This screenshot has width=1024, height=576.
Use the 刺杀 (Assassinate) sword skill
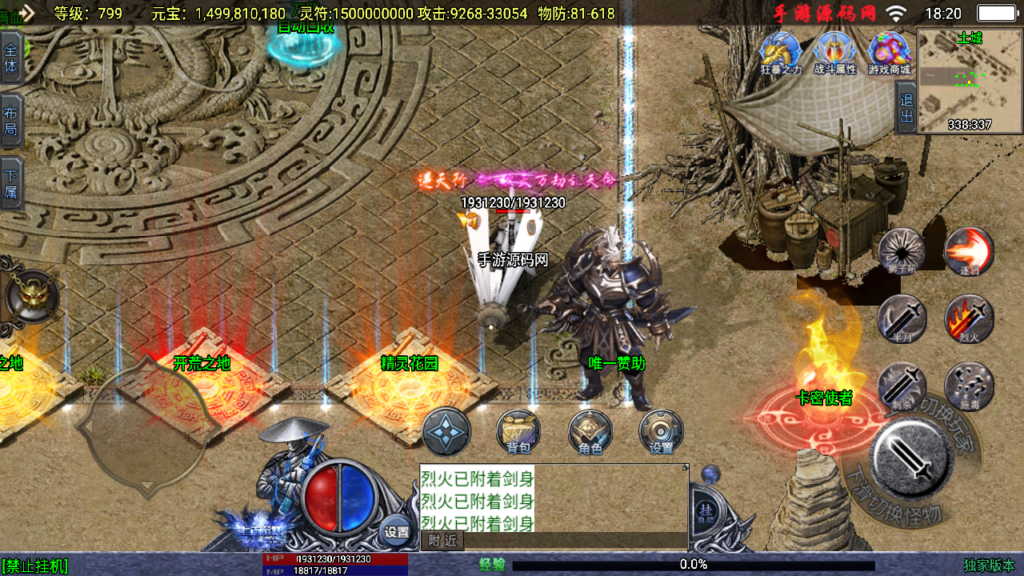901,386
